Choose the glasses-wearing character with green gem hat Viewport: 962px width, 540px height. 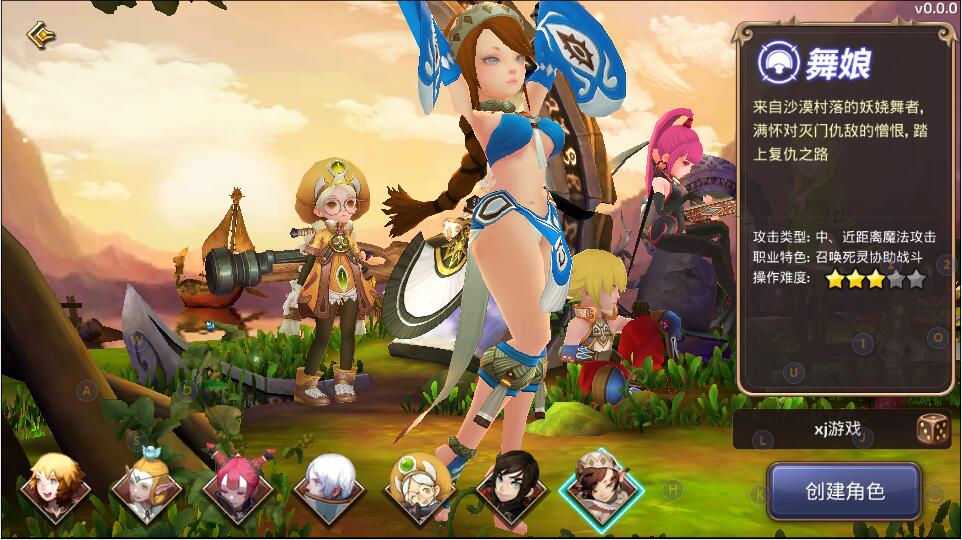tap(420, 487)
